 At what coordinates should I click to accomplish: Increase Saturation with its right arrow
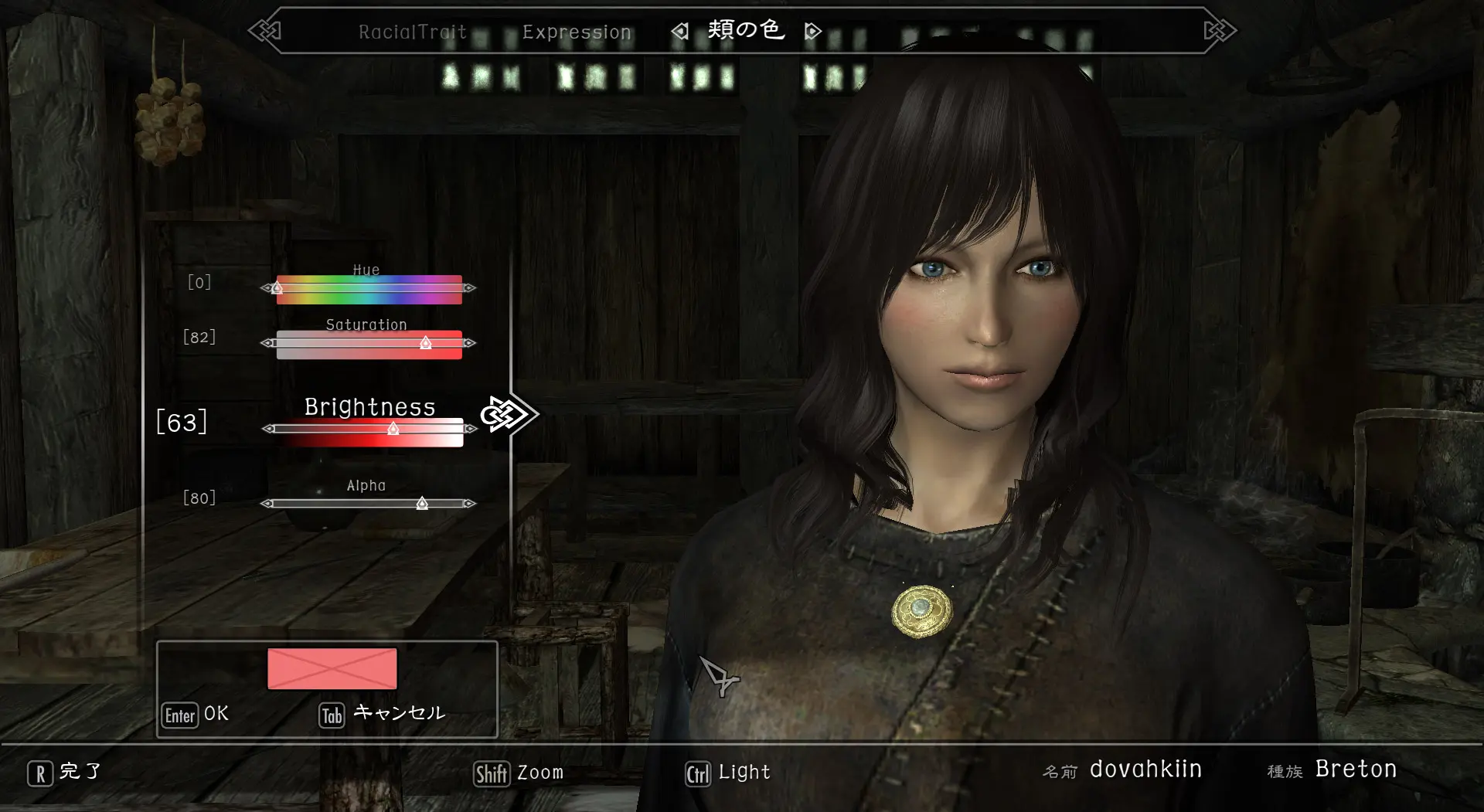click(x=470, y=343)
